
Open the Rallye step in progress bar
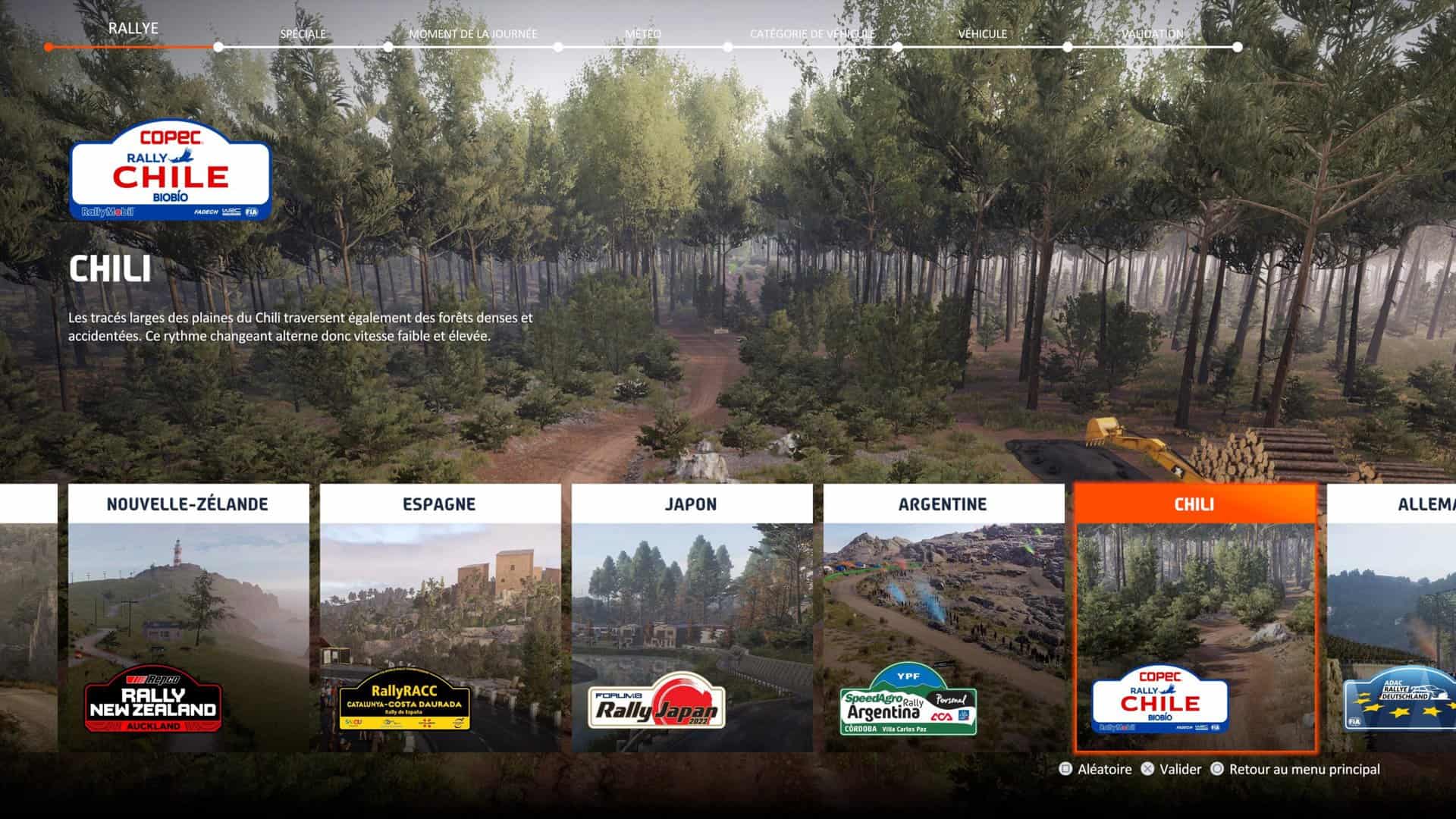133,29
